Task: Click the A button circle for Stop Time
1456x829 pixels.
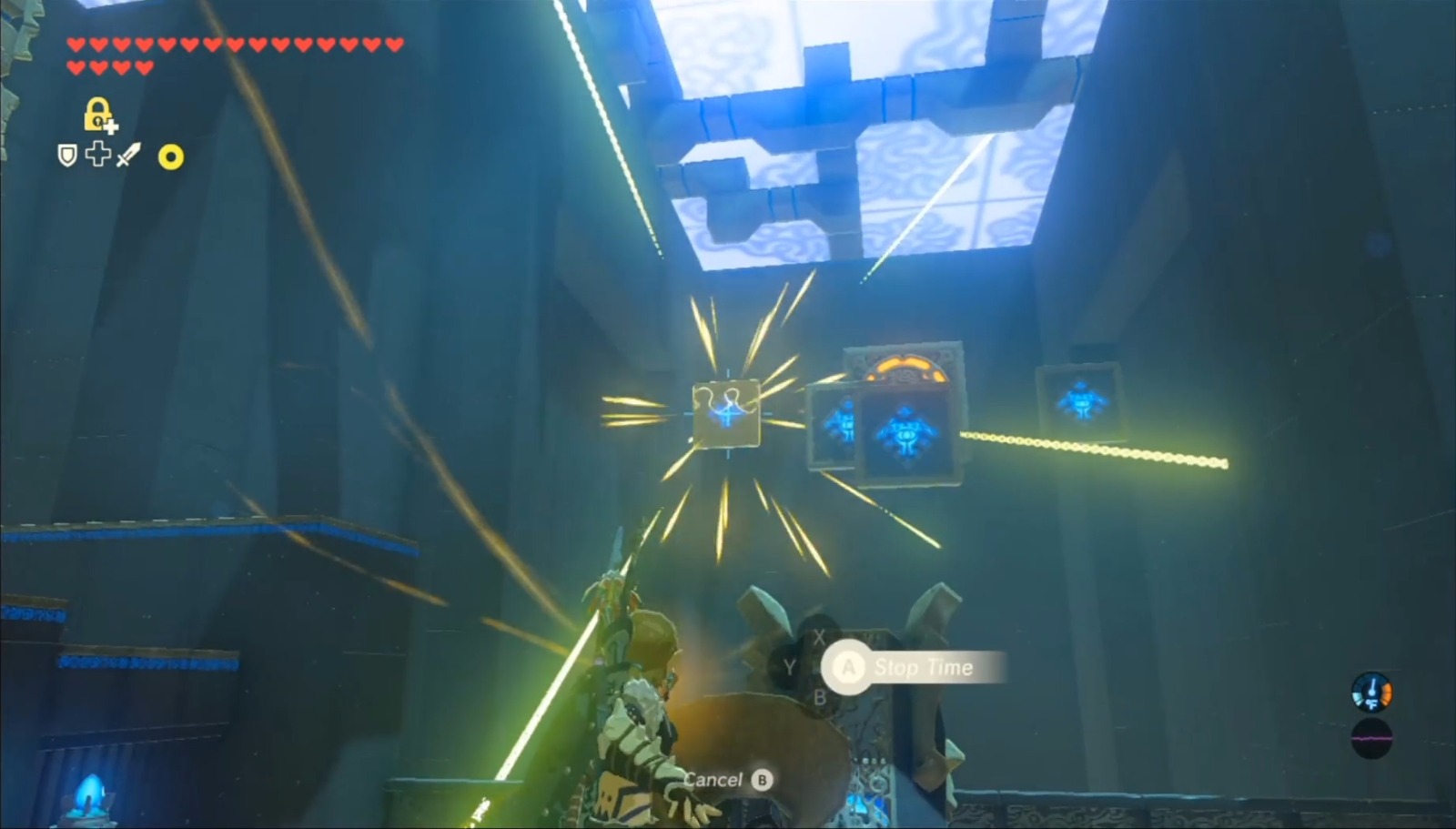Action: point(848,667)
